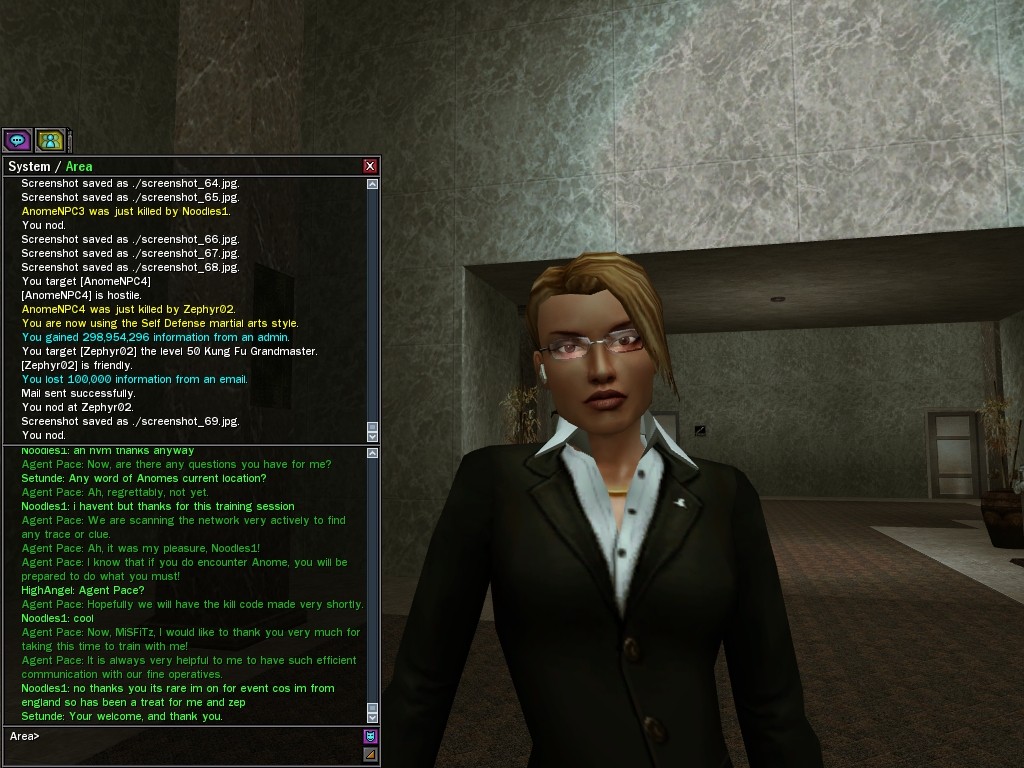Close the System / Area chat window

[370, 166]
